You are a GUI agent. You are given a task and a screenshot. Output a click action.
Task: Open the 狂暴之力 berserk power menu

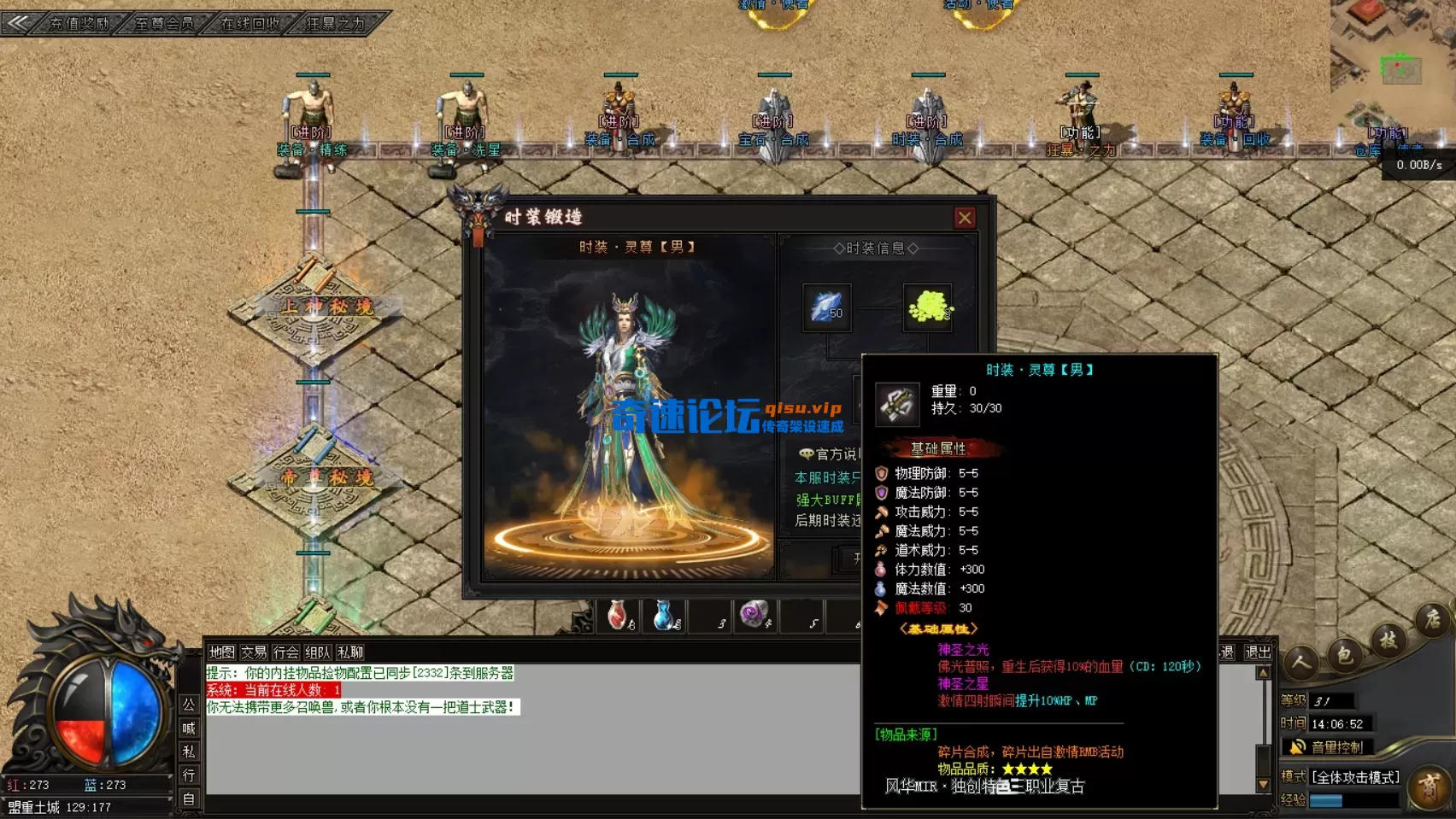(336, 23)
